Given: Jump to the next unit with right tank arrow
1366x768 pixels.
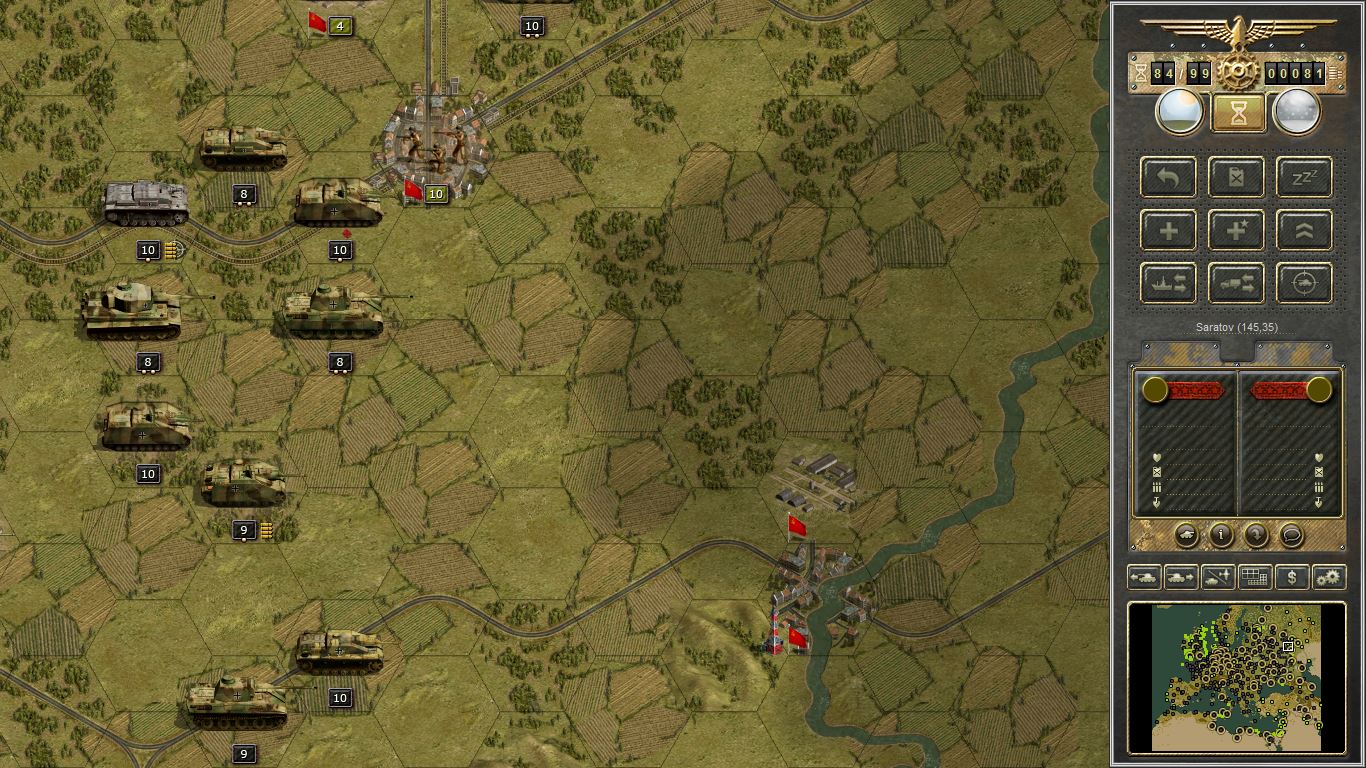Looking at the screenshot, I should point(1180,577).
